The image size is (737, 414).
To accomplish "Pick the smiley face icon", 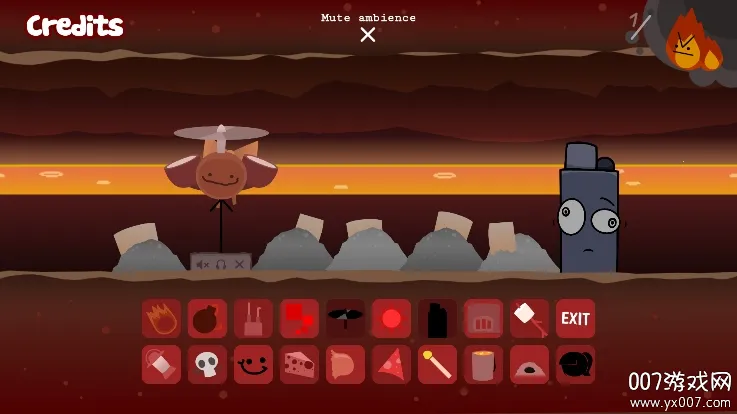I will click(254, 365).
